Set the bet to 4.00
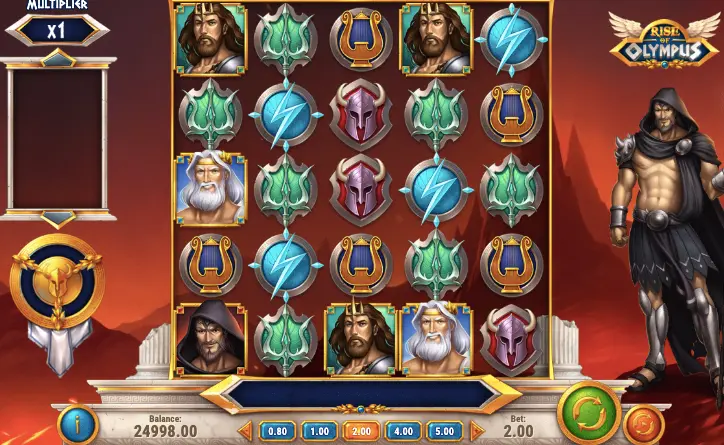724x445 pixels. point(402,431)
